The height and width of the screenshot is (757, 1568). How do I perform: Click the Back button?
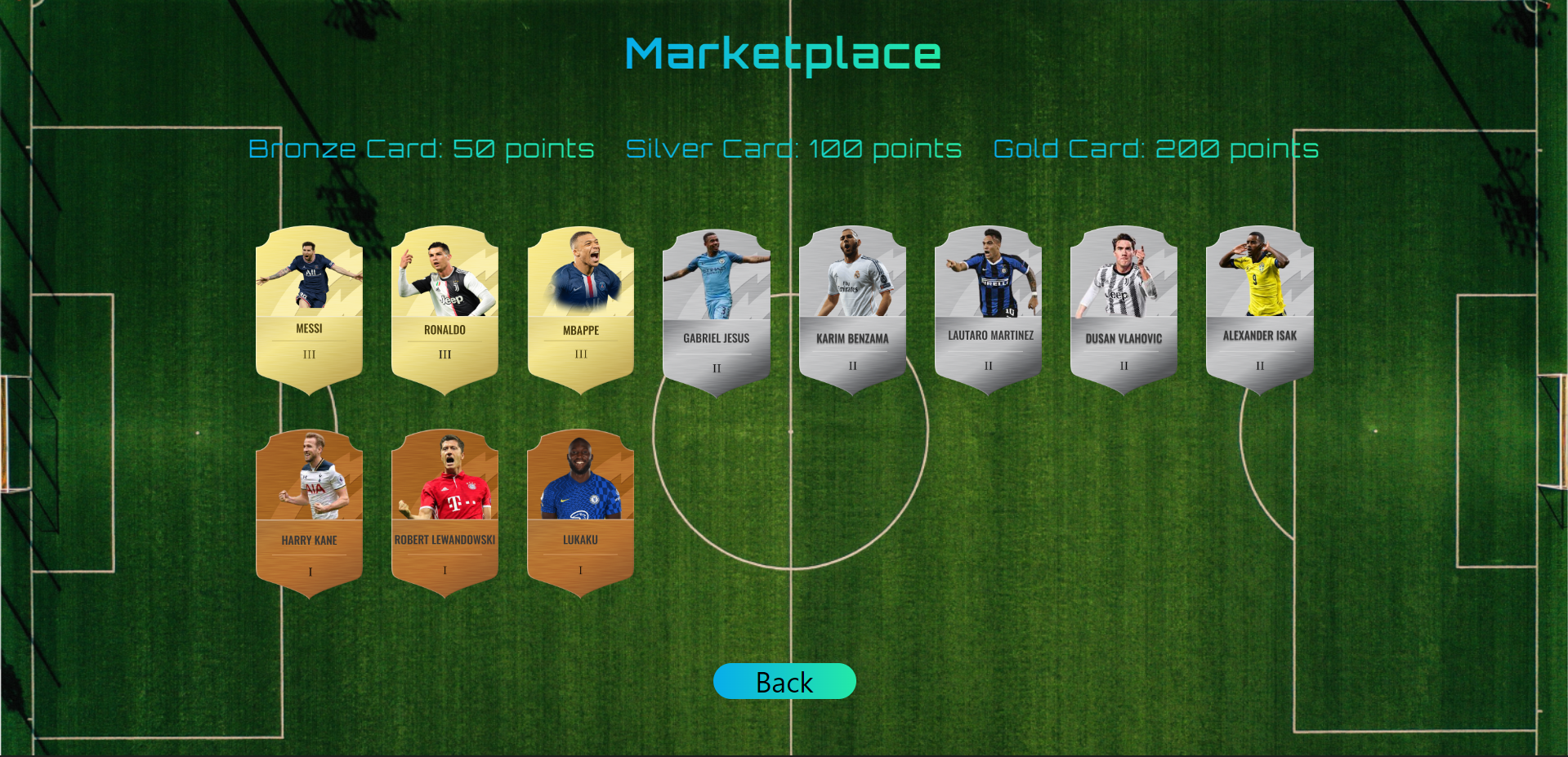coord(784,681)
